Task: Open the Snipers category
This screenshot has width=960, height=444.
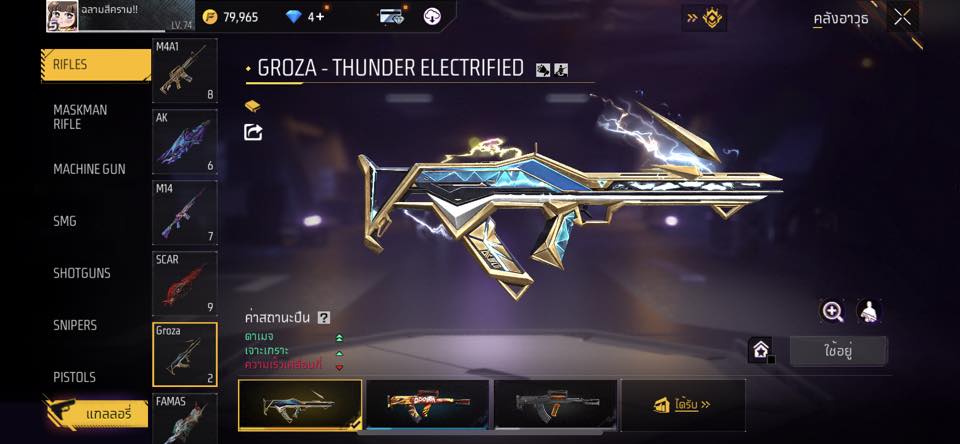Action: tap(76, 325)
